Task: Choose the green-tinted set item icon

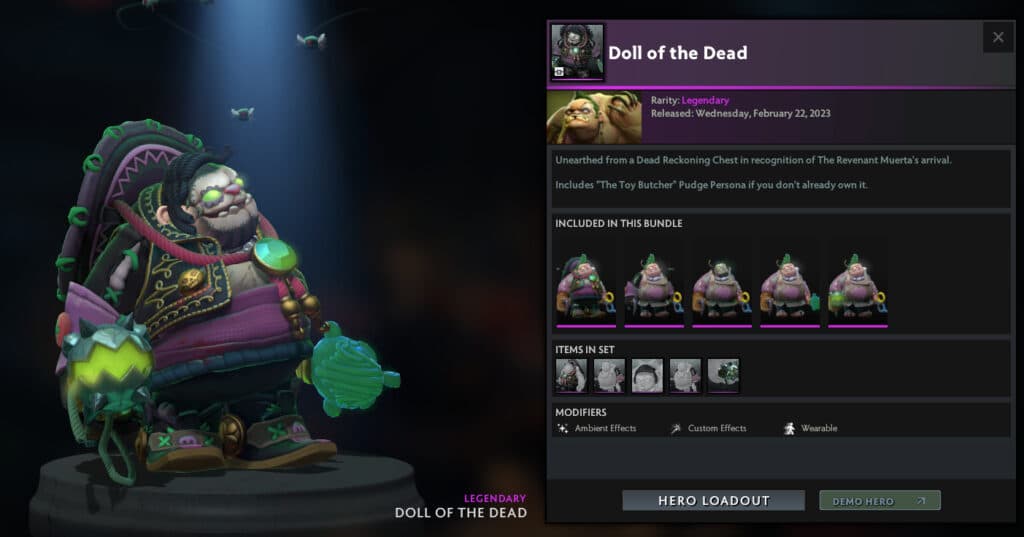Action: (723, 376)
